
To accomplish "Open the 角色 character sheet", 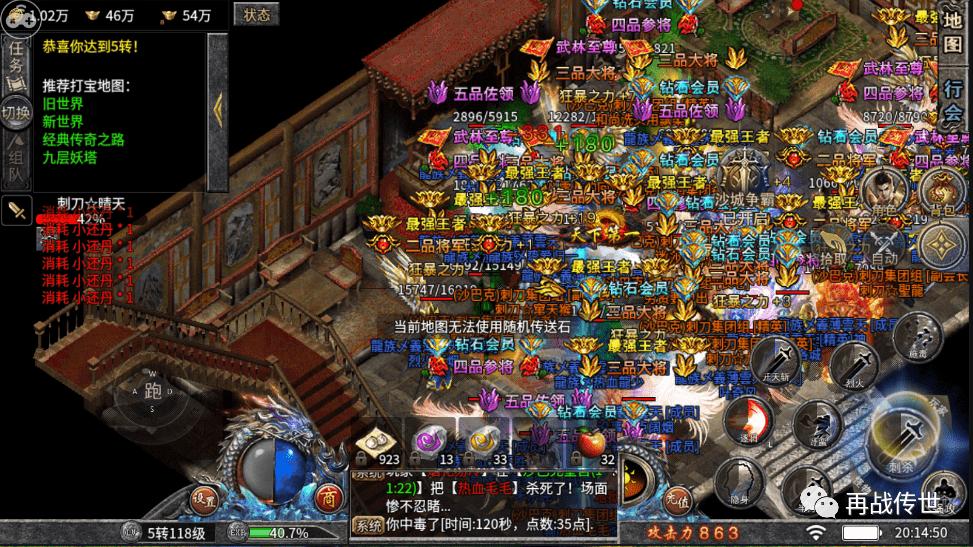I will (883, 193).
